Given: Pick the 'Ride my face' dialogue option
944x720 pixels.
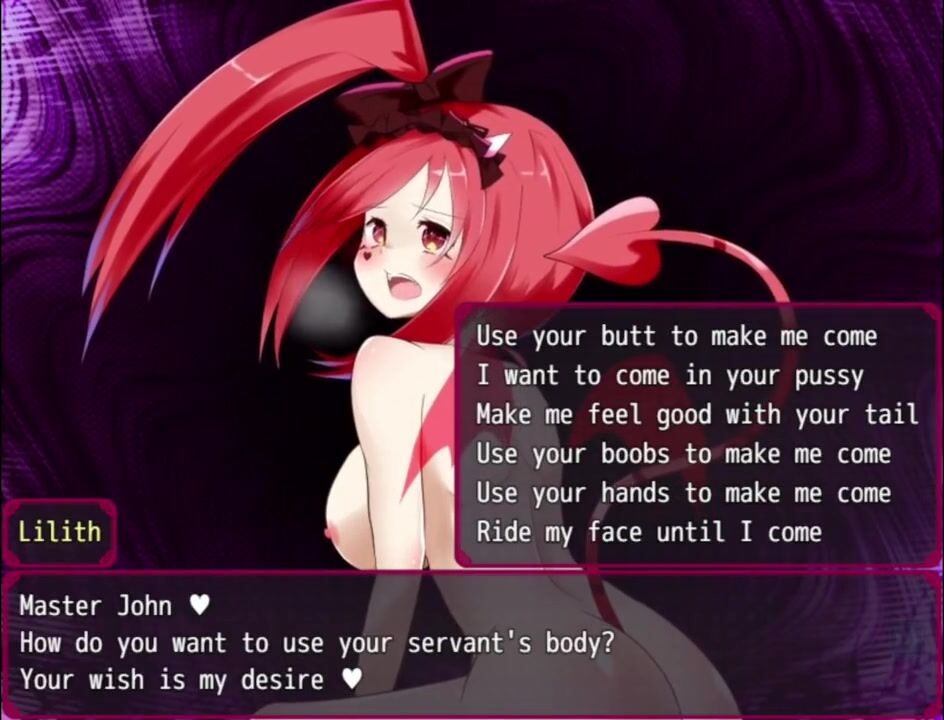Looking at the screenshot, I should pyautogui.click(x=649, y=532).
